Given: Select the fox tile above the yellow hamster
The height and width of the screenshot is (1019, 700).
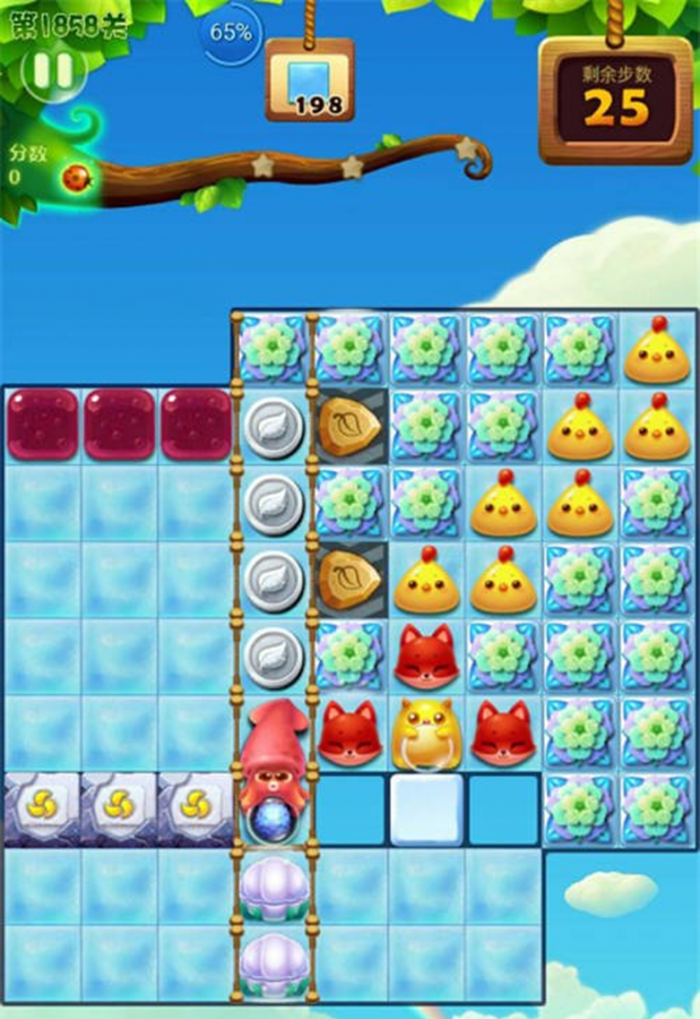Looking at the screenshot, I should (427, 656).
